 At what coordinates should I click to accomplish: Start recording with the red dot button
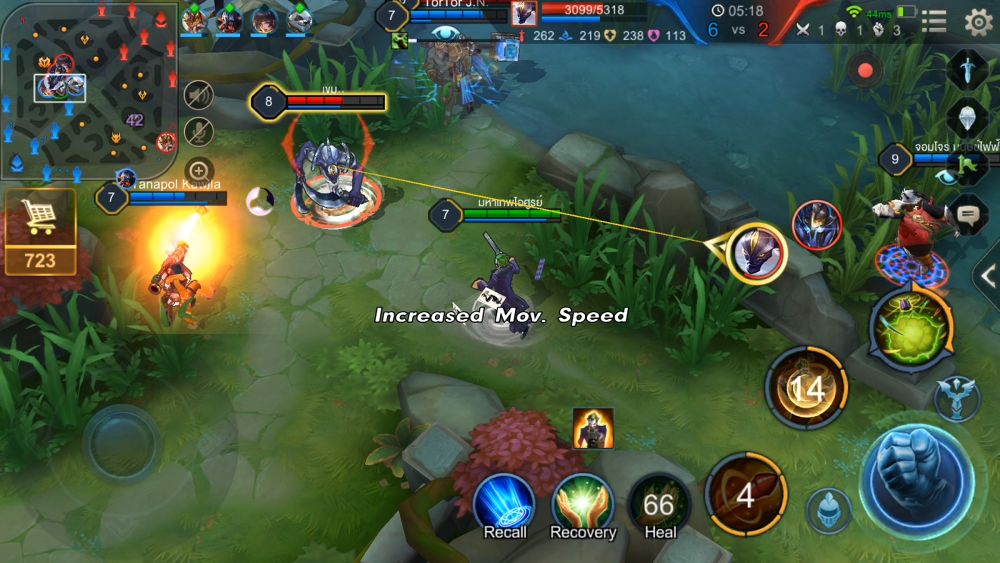click(x=866, y=71)
